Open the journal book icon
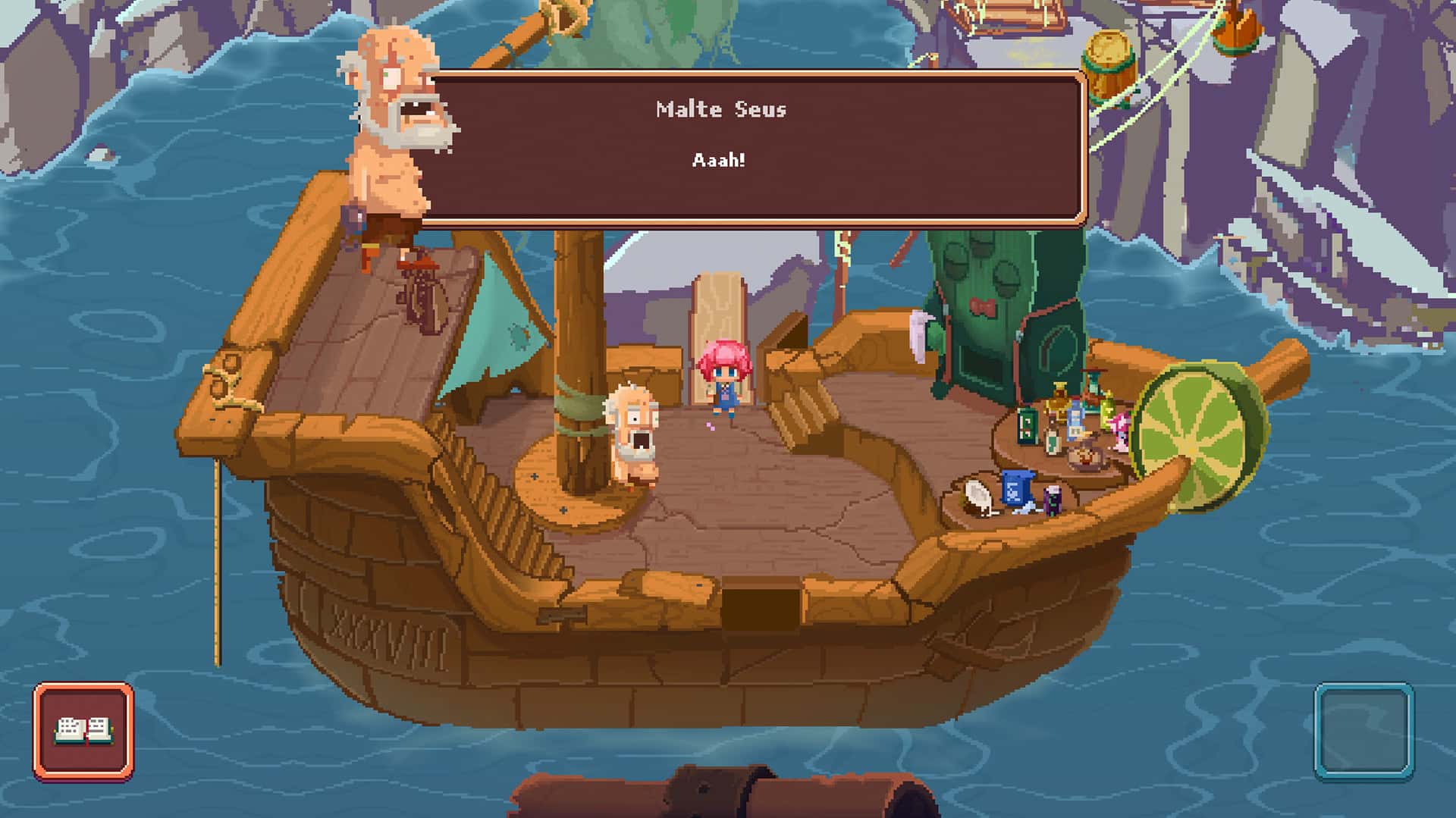Image resolution: width=1456 pixels, height=818 pixels. 86,731
